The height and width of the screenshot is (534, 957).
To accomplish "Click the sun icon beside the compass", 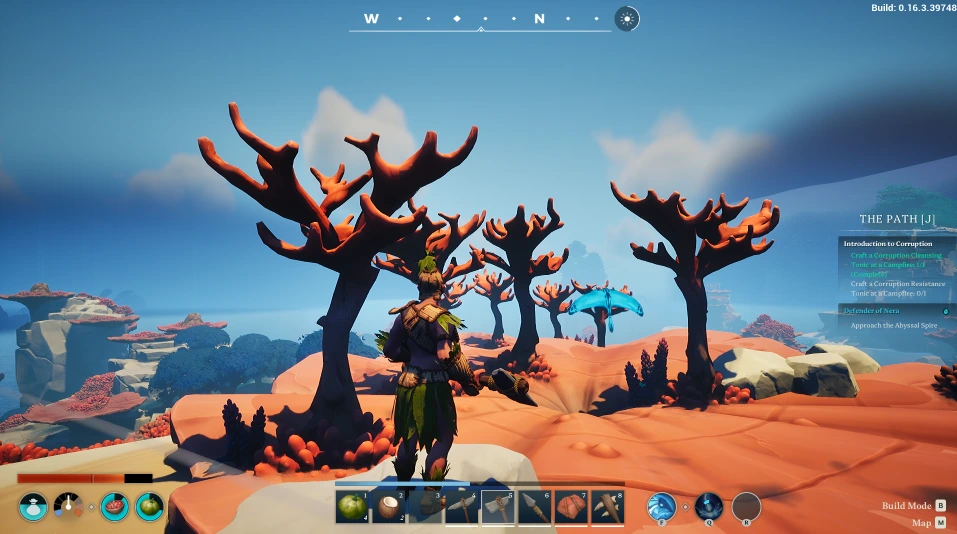I will (627, 18).
